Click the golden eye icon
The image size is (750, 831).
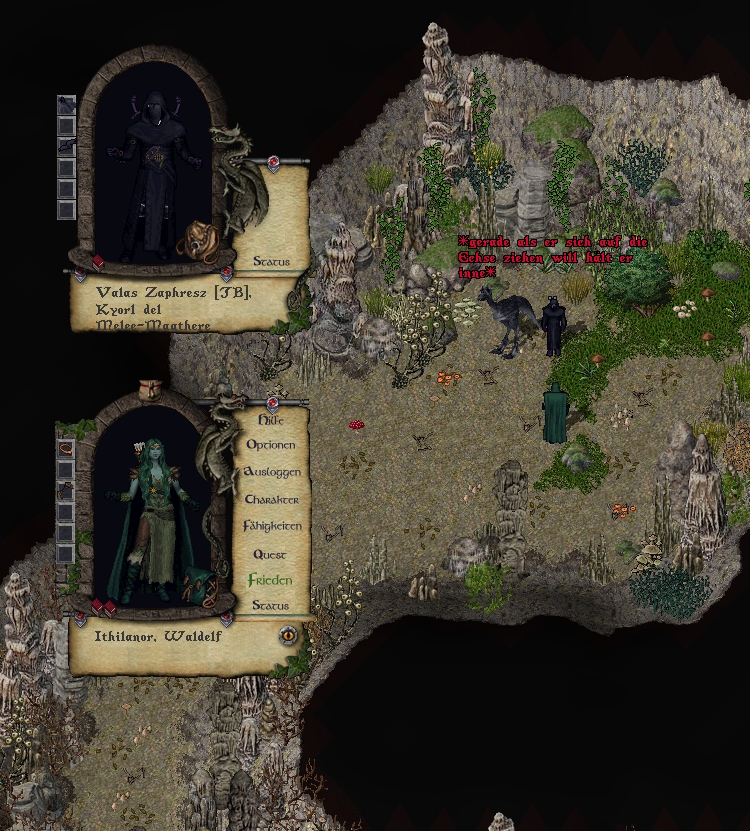[x=288, y=633]
